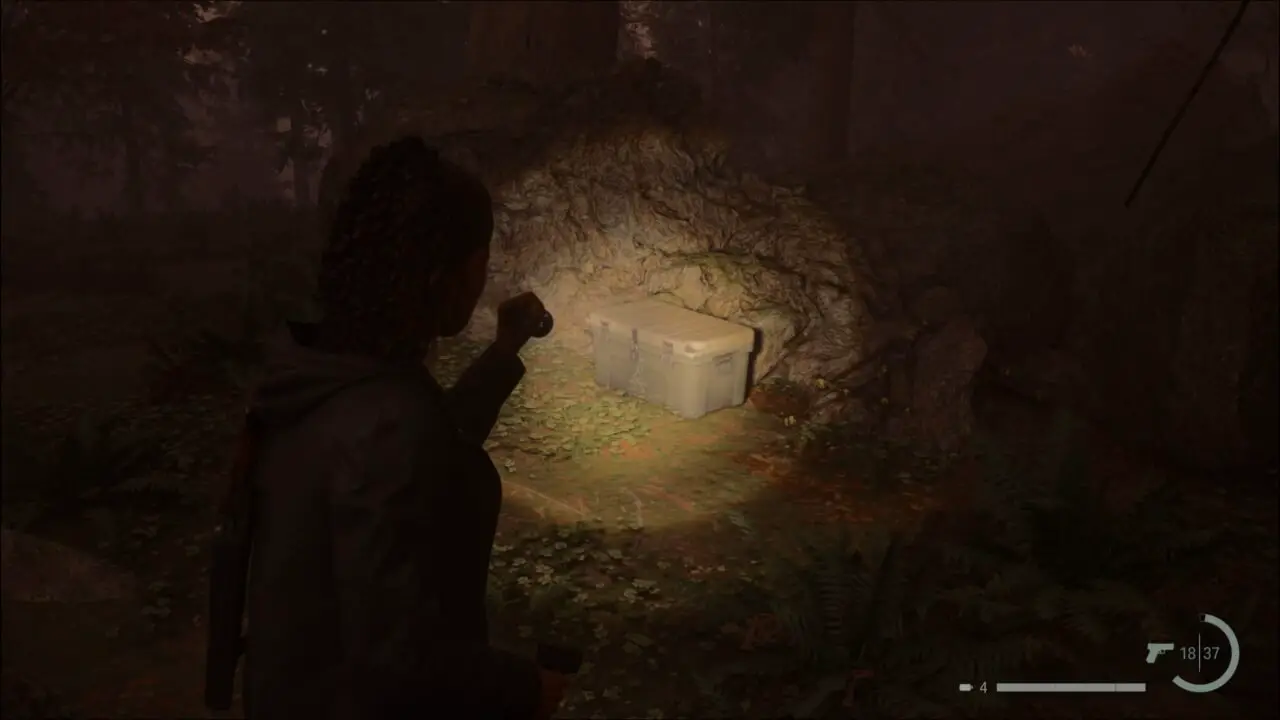Click the divider between ammo counts
Image resolution: width=1280 pixels, height=720 pixels.
tap(1198, 652)
